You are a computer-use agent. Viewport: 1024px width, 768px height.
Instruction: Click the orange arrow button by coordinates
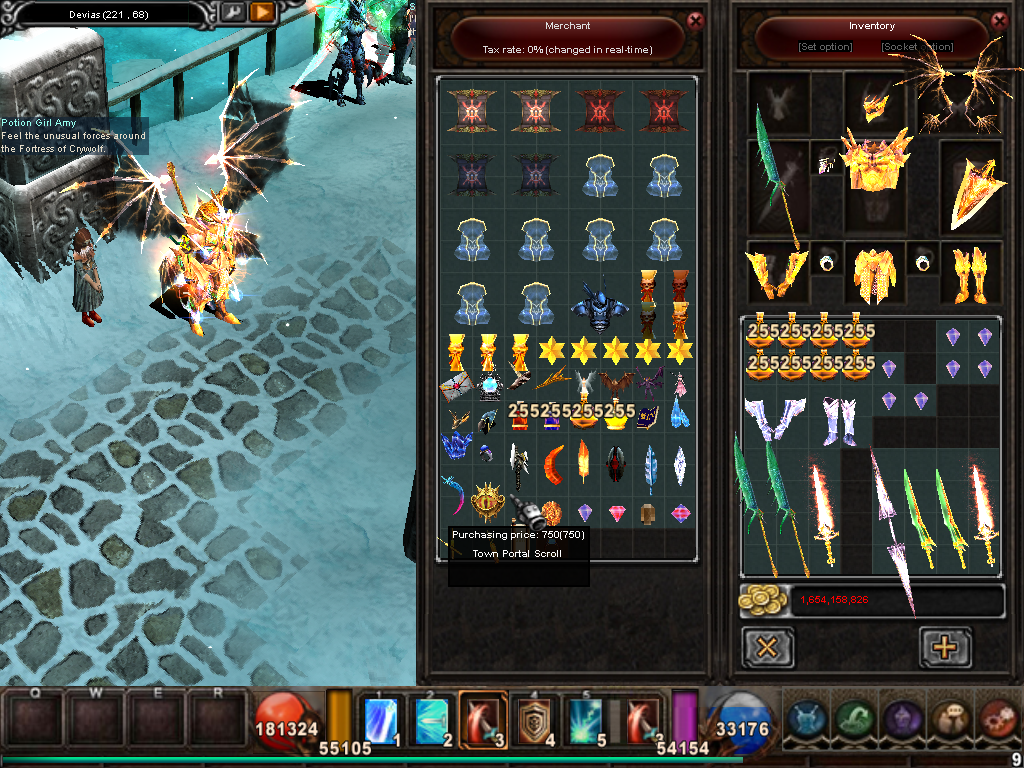[261, 13]
